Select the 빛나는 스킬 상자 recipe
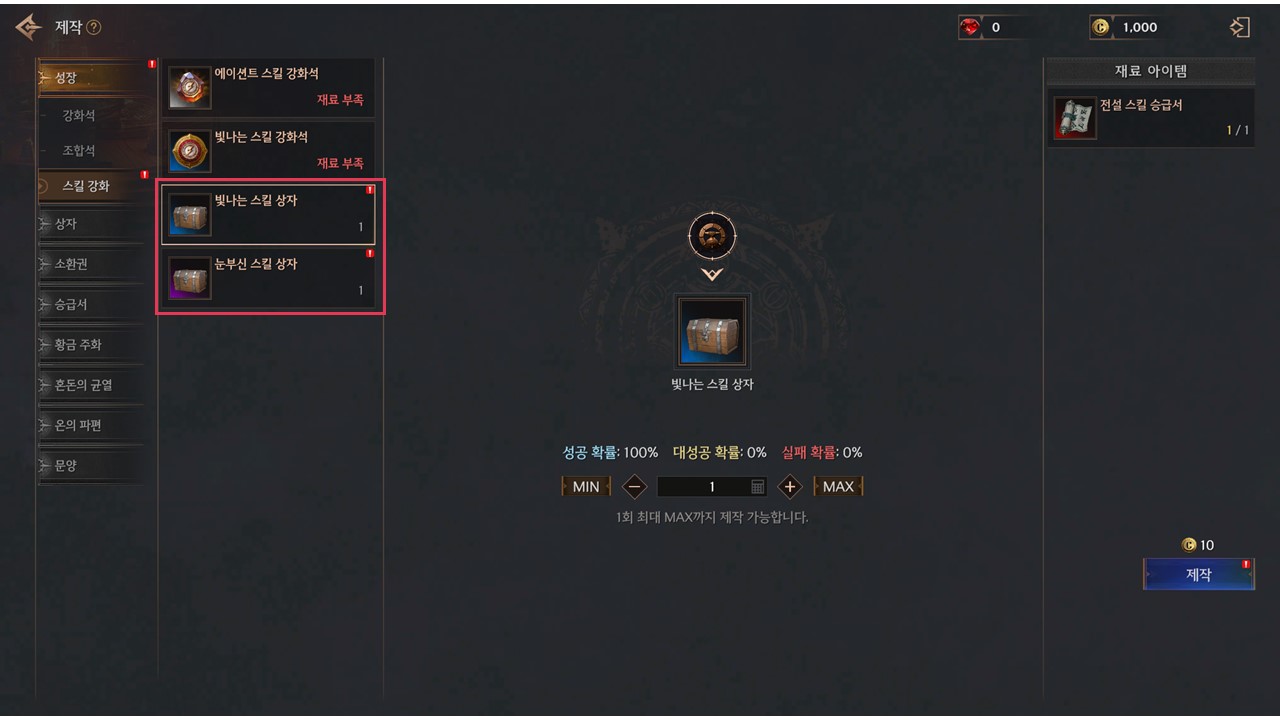The width and height of the screenshot is (1280, 720). coord(268,214)
